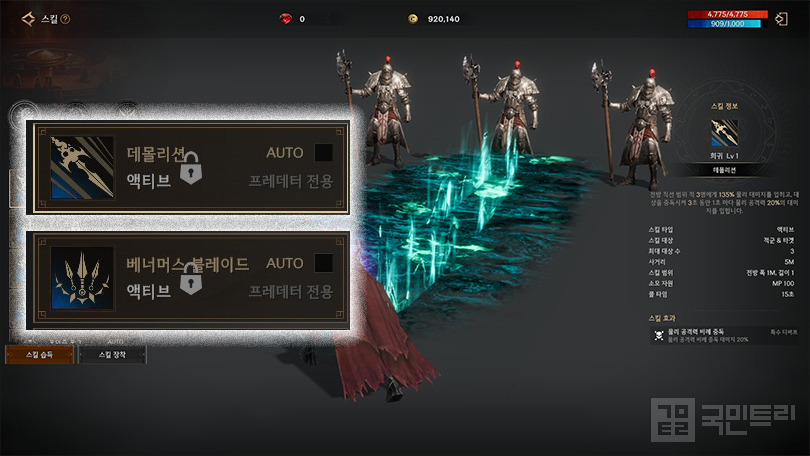Toggle AUTO checkbox for 데몰리션
This screenshot has height=456, width=810.
tap(323, 152)
